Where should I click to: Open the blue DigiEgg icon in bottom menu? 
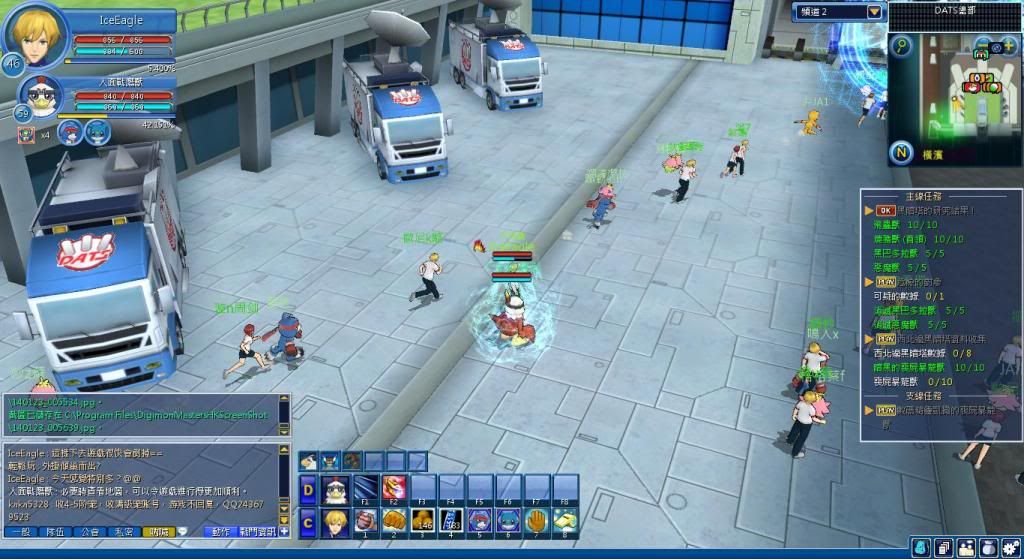coord(920,548)
